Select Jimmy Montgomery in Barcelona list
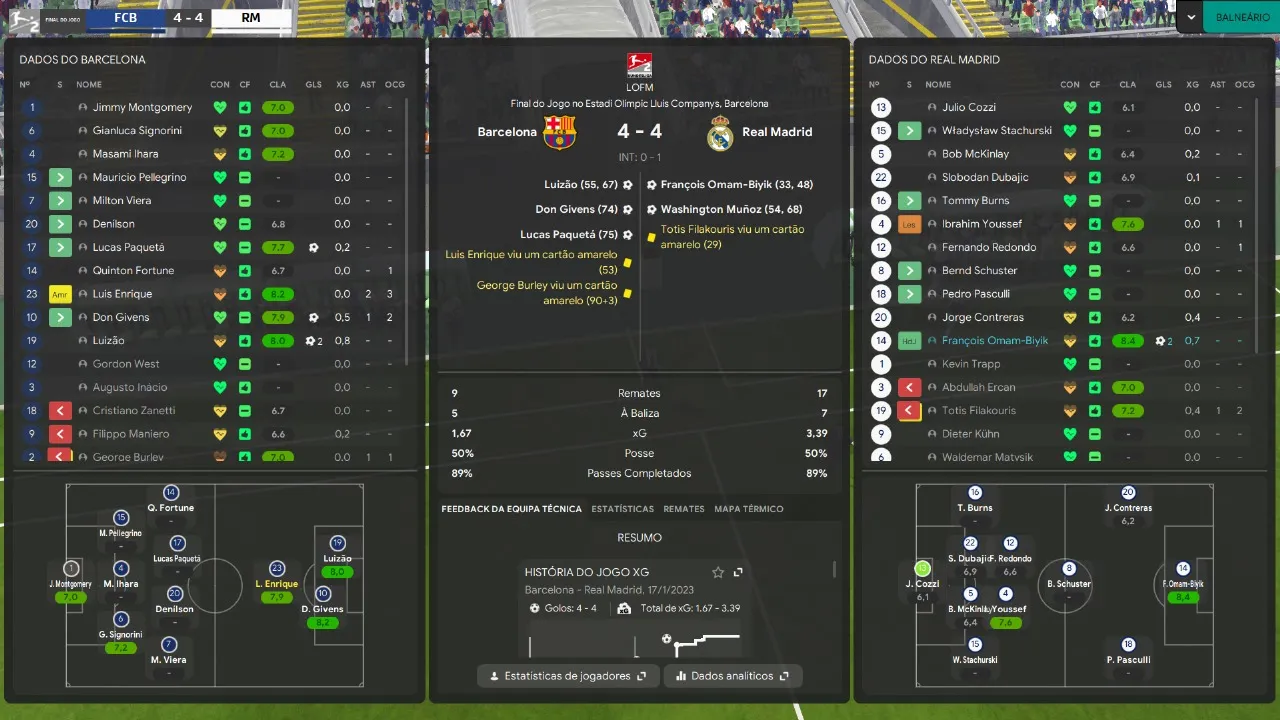Screen dimensions: 1280x720 coord(142,107)
